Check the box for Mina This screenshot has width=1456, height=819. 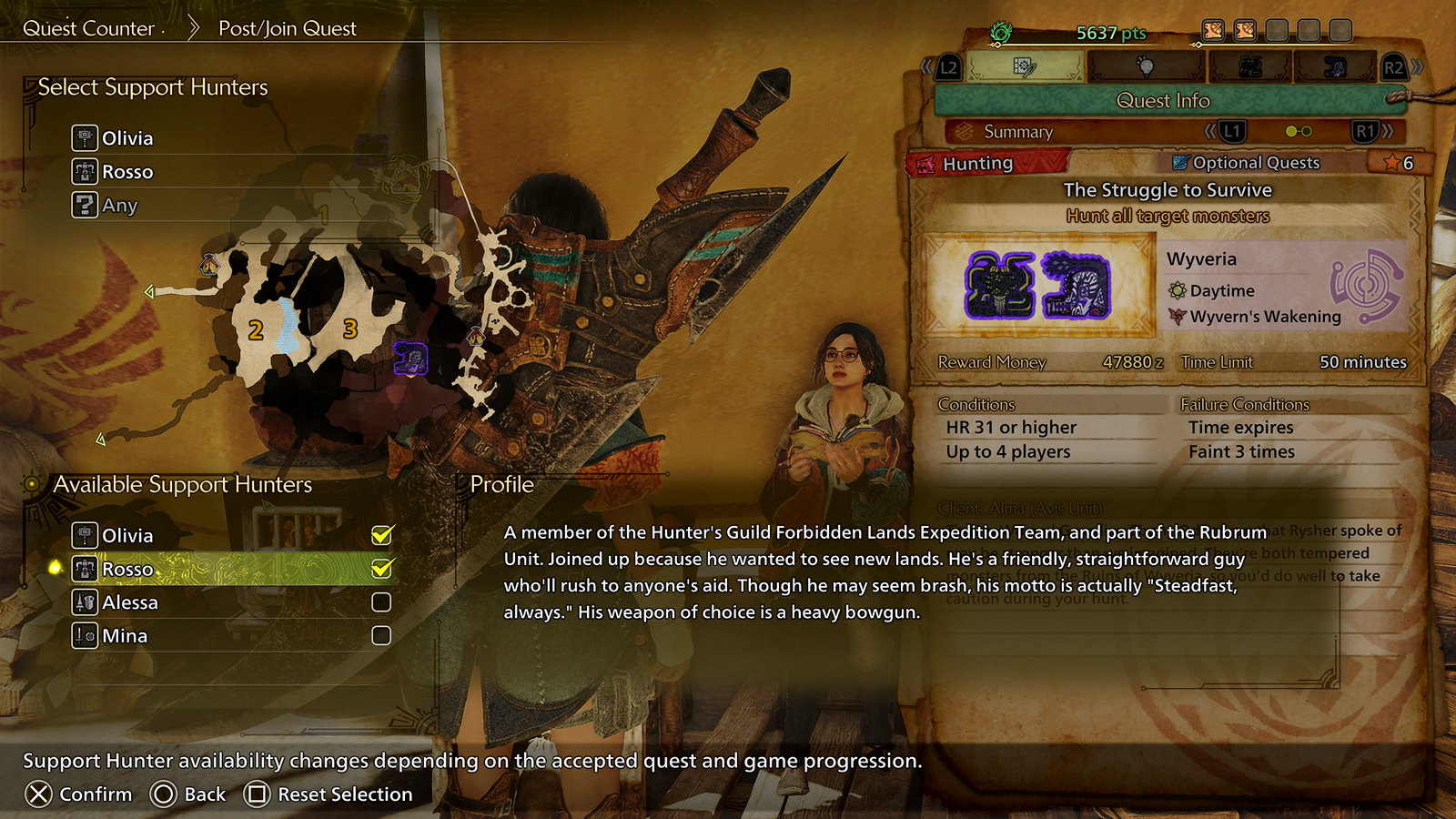click(x=381, y=636)
